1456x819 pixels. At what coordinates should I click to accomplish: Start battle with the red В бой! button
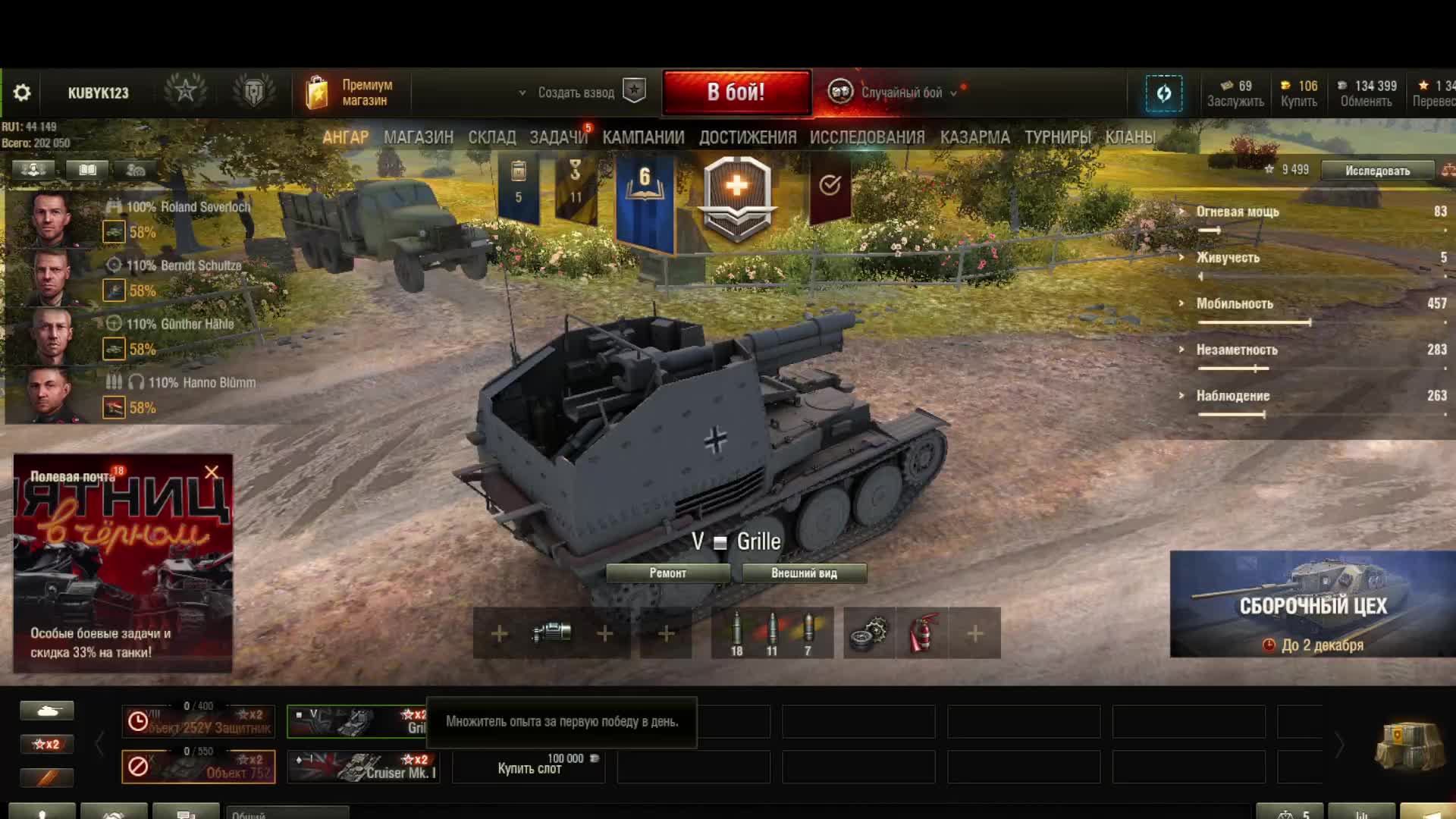736,93
